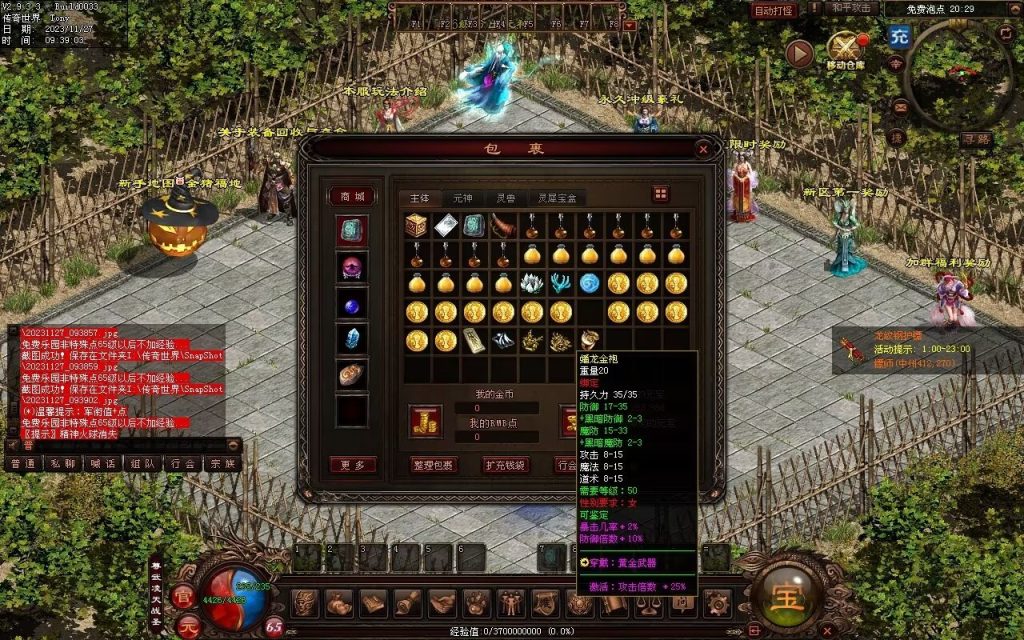Select the wooden crate item slot
This screenshot has width=1024, height=640.
click(x=416, y=226)
